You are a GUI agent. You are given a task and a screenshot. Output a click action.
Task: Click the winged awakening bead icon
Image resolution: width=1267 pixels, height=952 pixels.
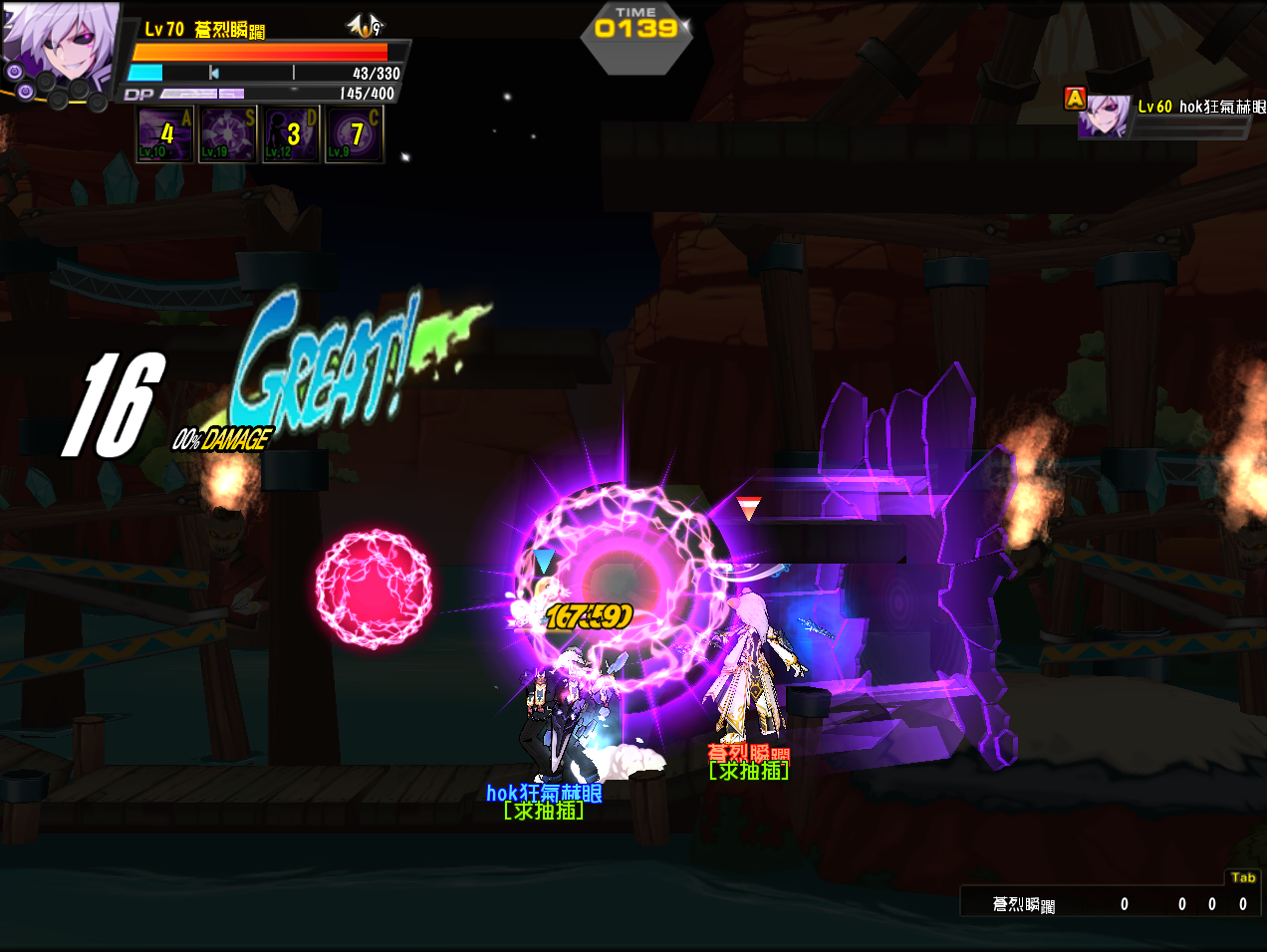[x=365, y=26]
